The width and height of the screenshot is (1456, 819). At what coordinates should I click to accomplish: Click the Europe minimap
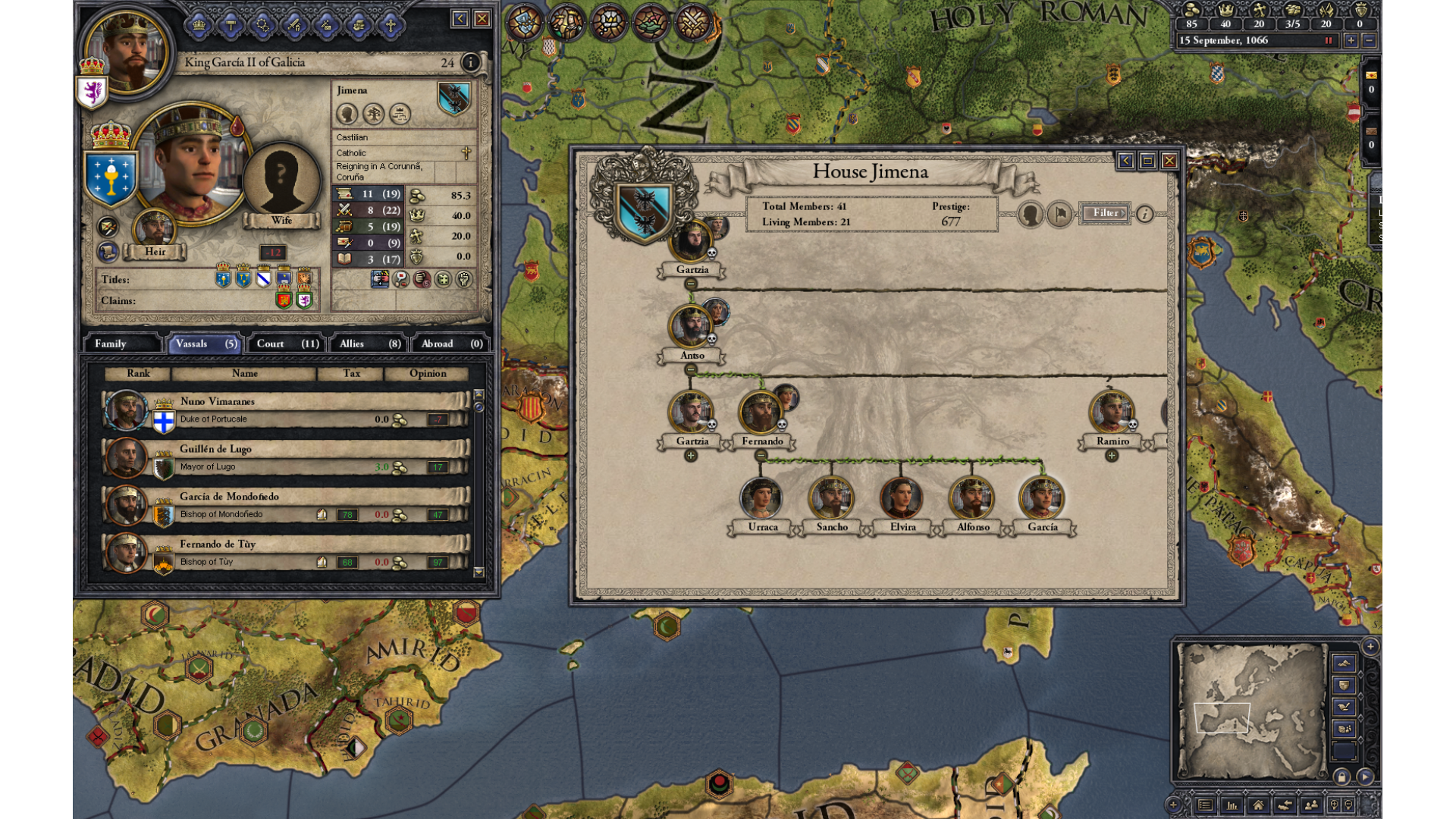[x=1250, y=711]
